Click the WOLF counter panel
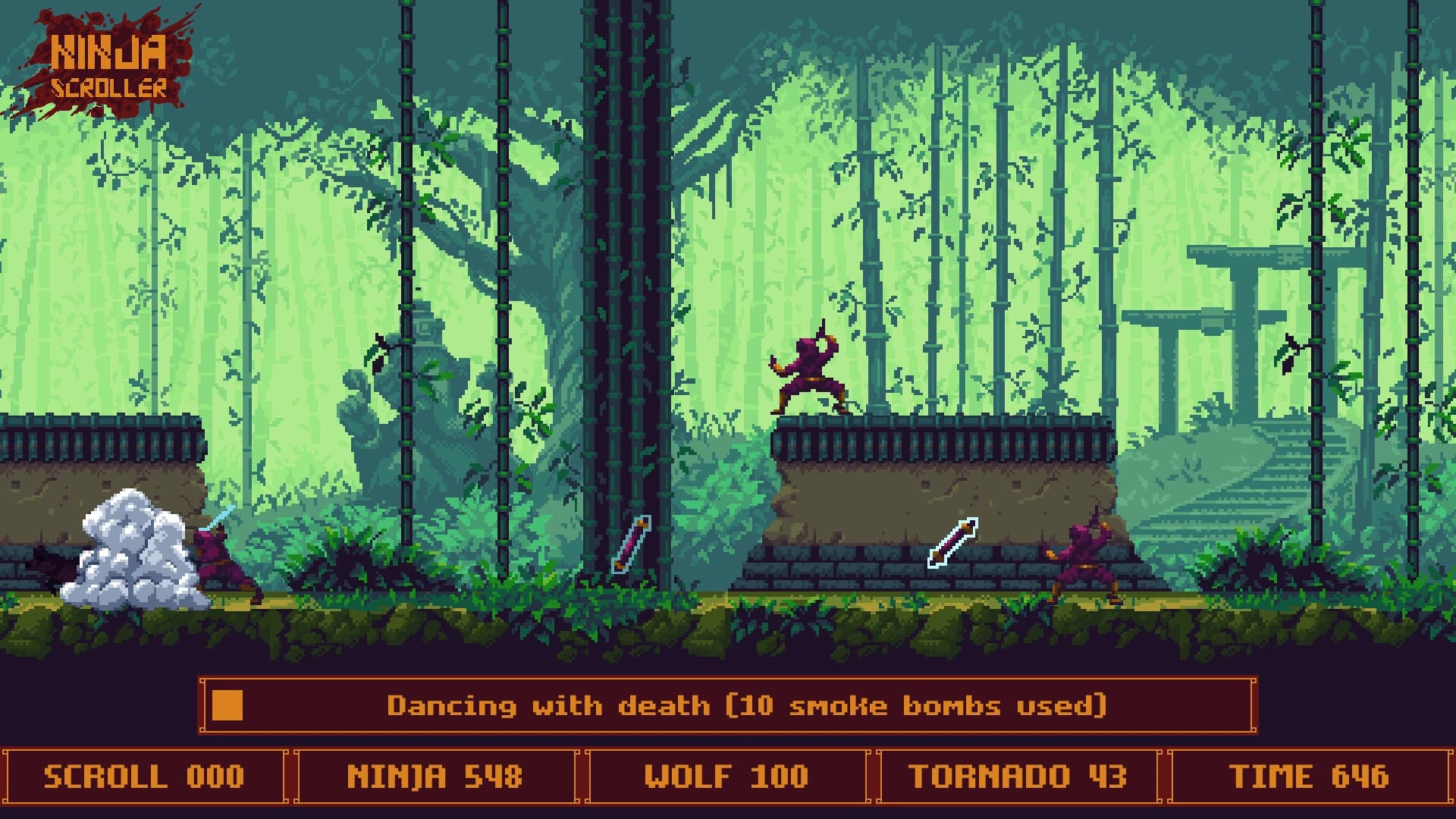Screen dimensions: 1456x819 tap(728, 776)
